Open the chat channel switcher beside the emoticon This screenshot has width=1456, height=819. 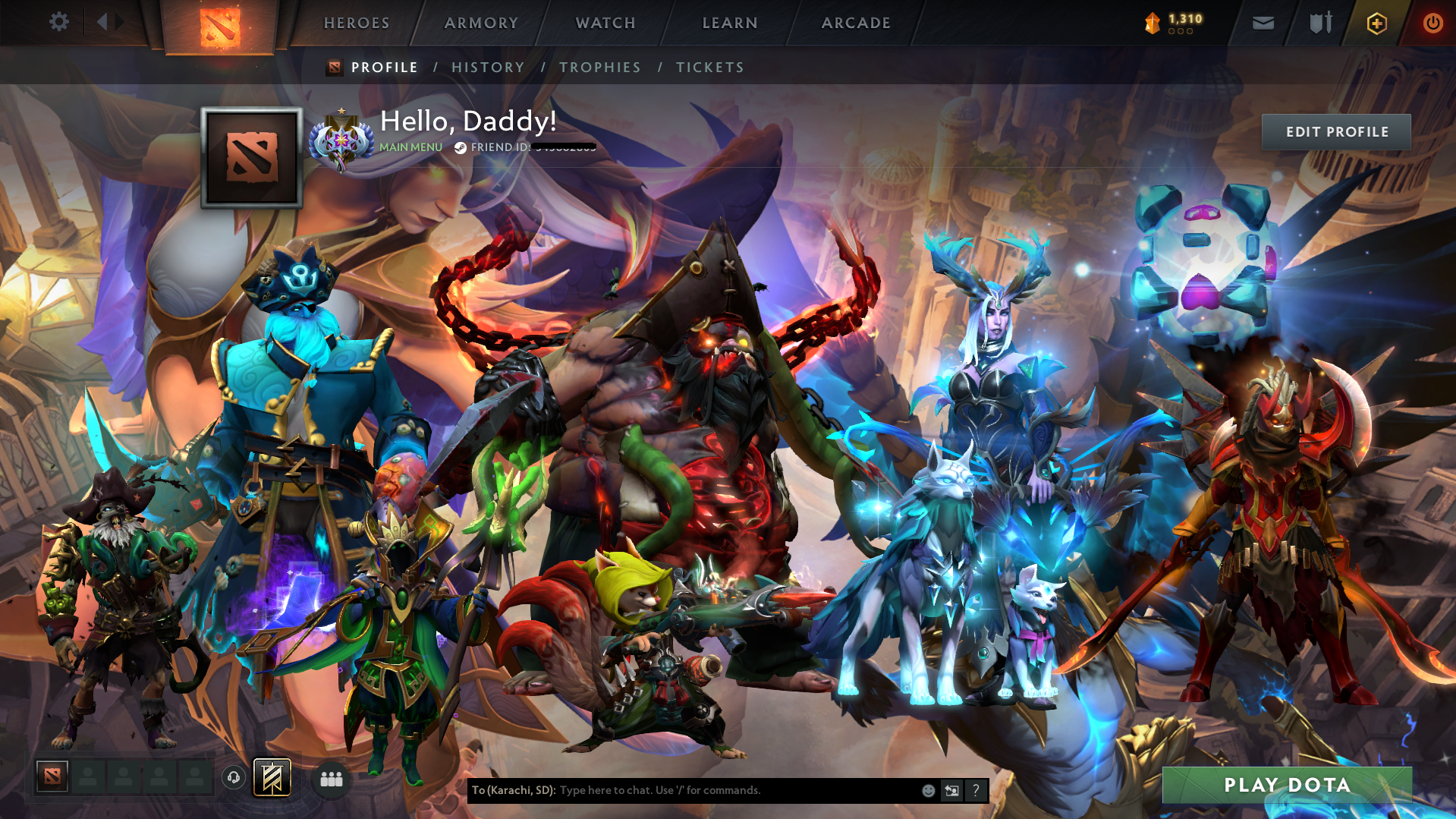[951, 790]
